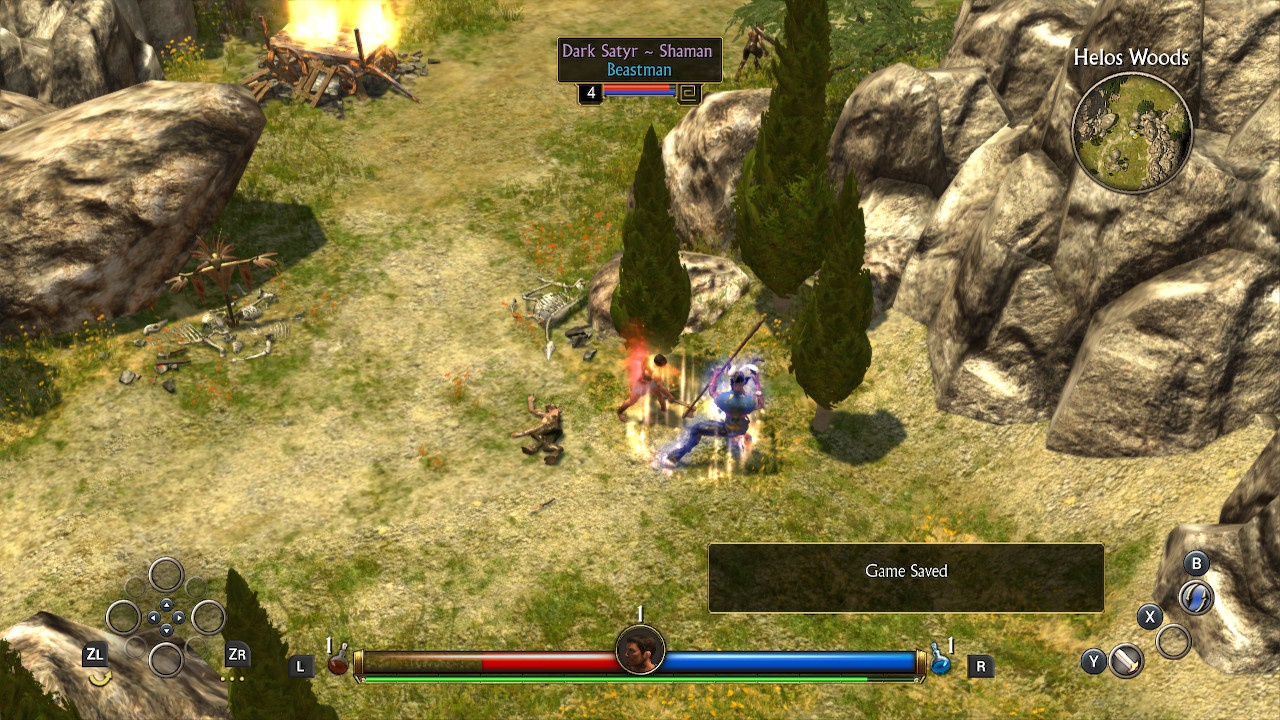Activate the blue swirl skill icon
The width and height of the screenshot is (1280, 720).
click(x=1195, y=598)
